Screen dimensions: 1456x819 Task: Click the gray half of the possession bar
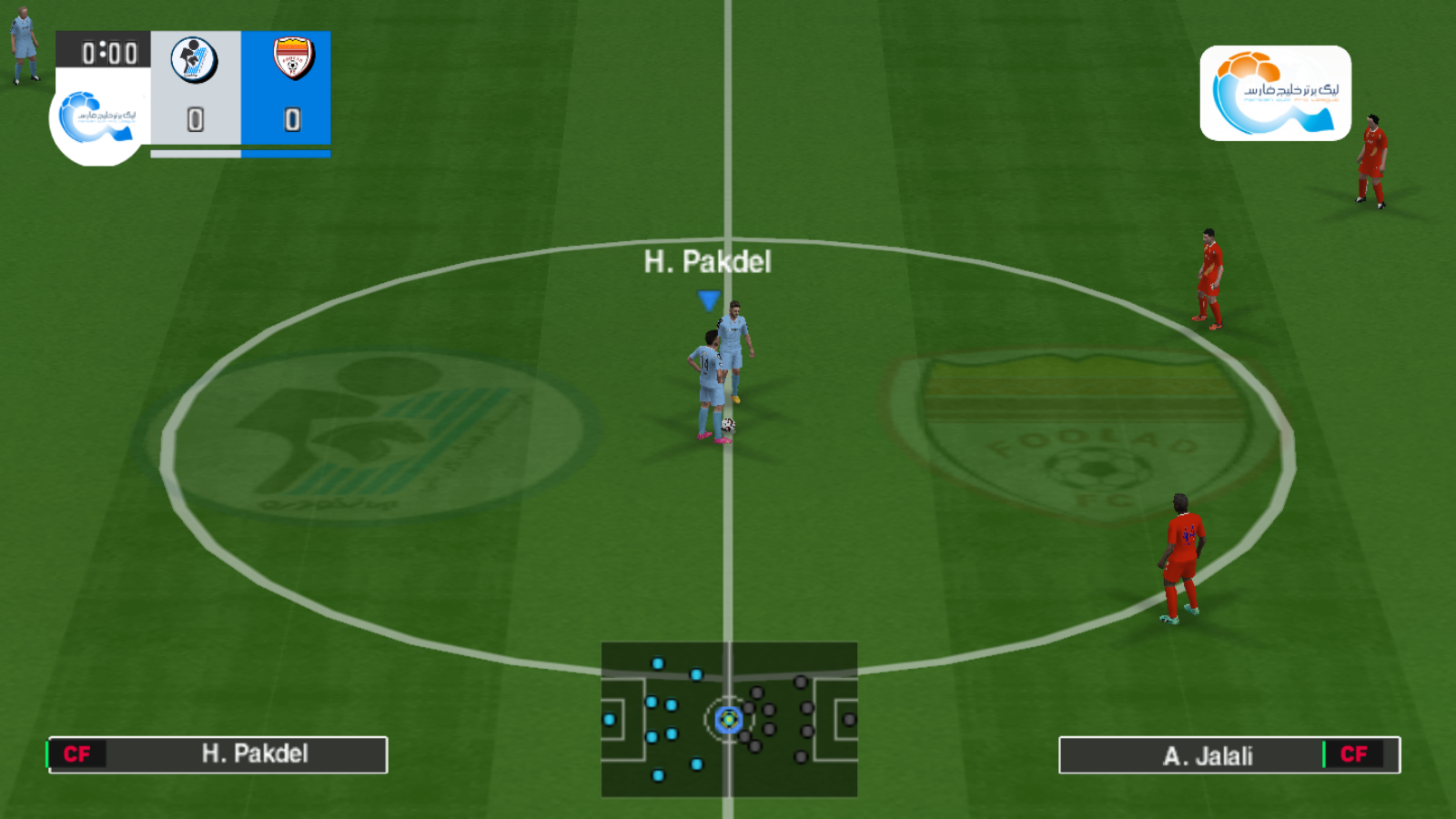[196, 155]
